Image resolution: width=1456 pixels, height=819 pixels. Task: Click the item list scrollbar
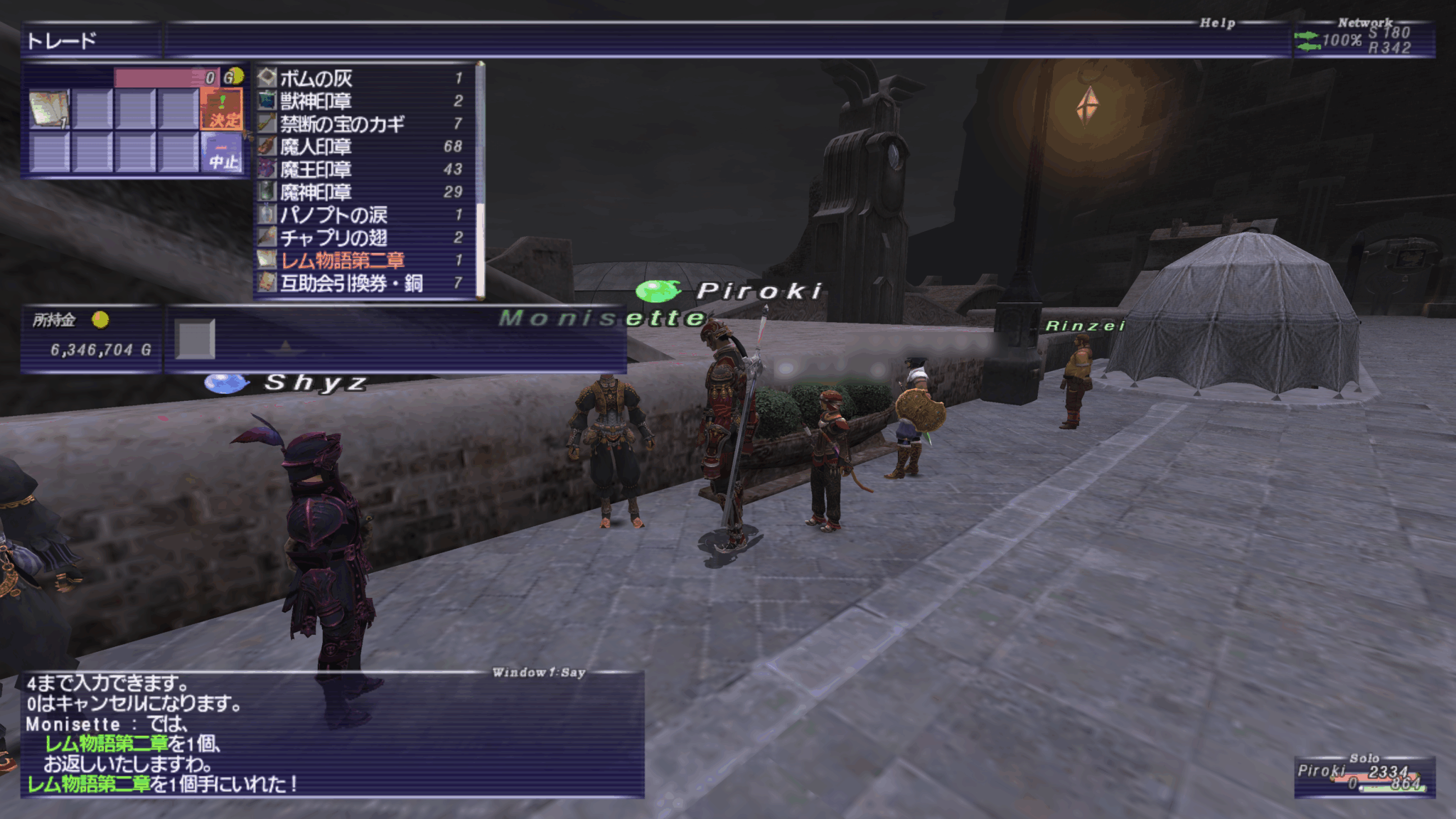(x=481, y=178)
